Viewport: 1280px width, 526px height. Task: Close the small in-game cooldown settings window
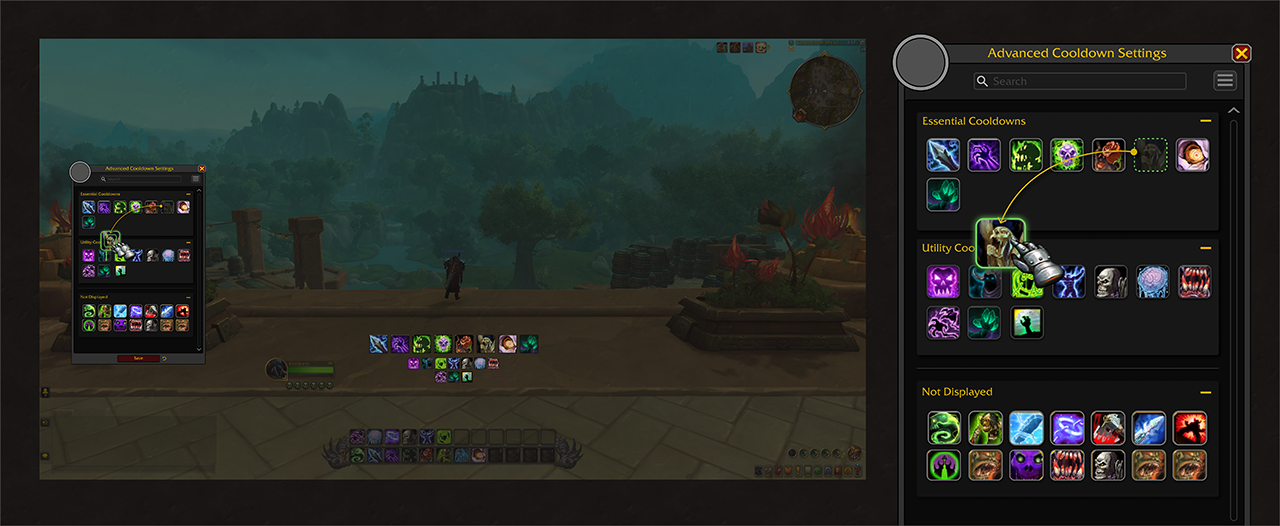click(x=202, y=169)
